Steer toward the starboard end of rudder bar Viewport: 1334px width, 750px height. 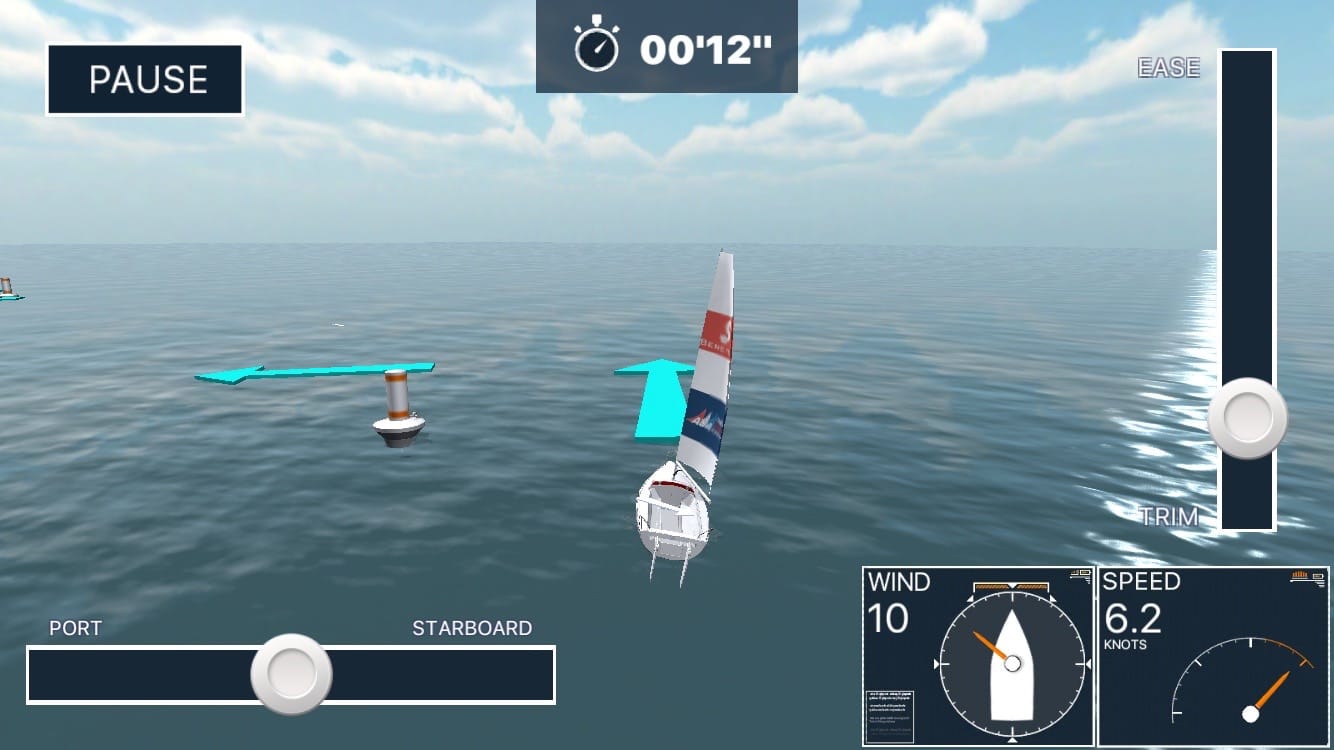530,675
